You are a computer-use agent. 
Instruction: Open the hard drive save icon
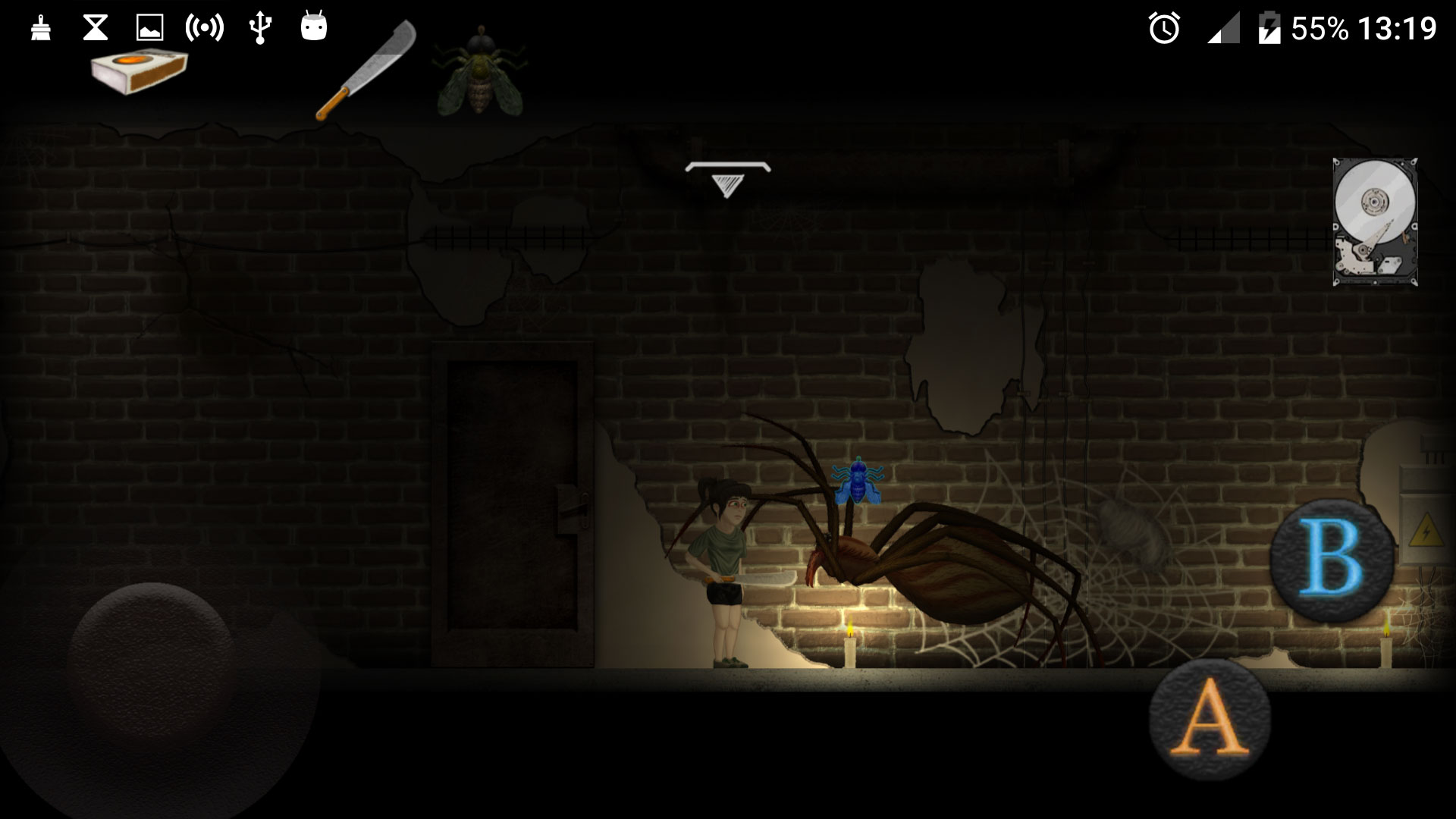(1375, 221)
